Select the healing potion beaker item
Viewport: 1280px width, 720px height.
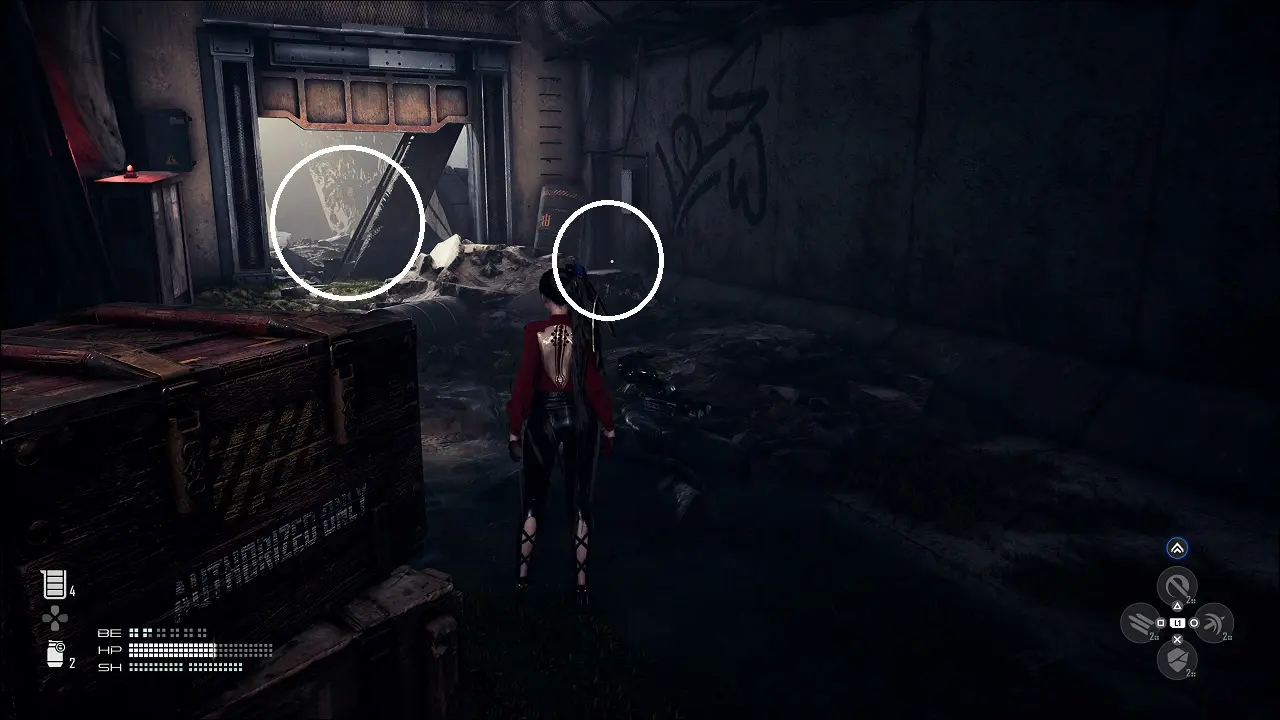54,584
